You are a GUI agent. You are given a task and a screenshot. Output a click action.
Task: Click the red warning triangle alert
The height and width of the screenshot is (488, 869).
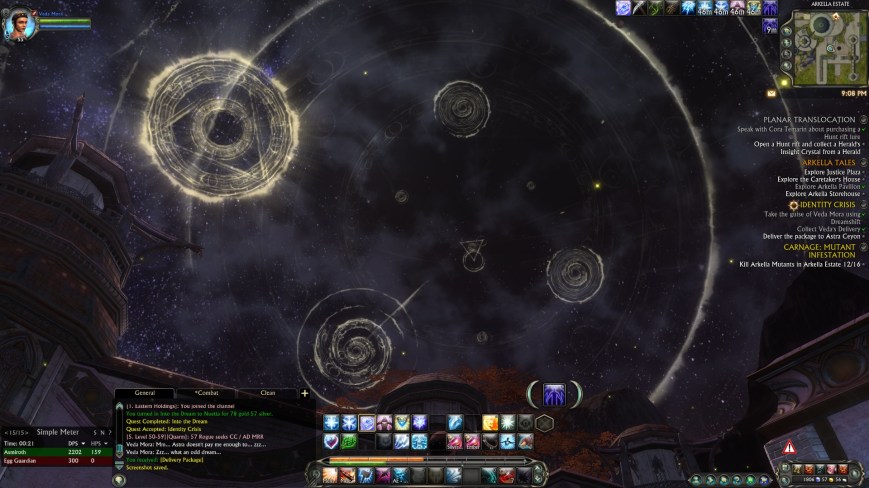(790, 448)
